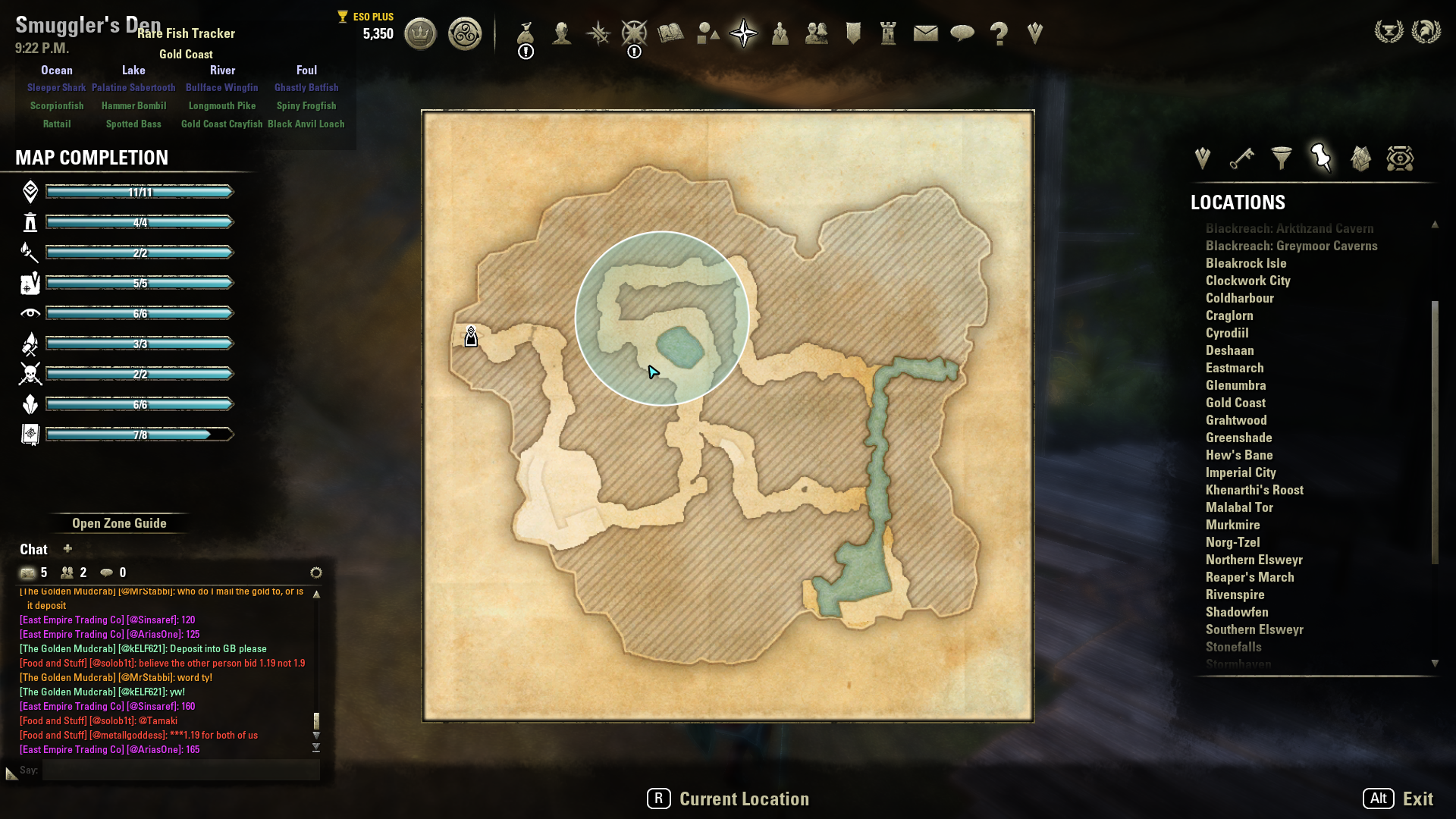
Task: Open the journal book icon
Action: coord(670,33)
